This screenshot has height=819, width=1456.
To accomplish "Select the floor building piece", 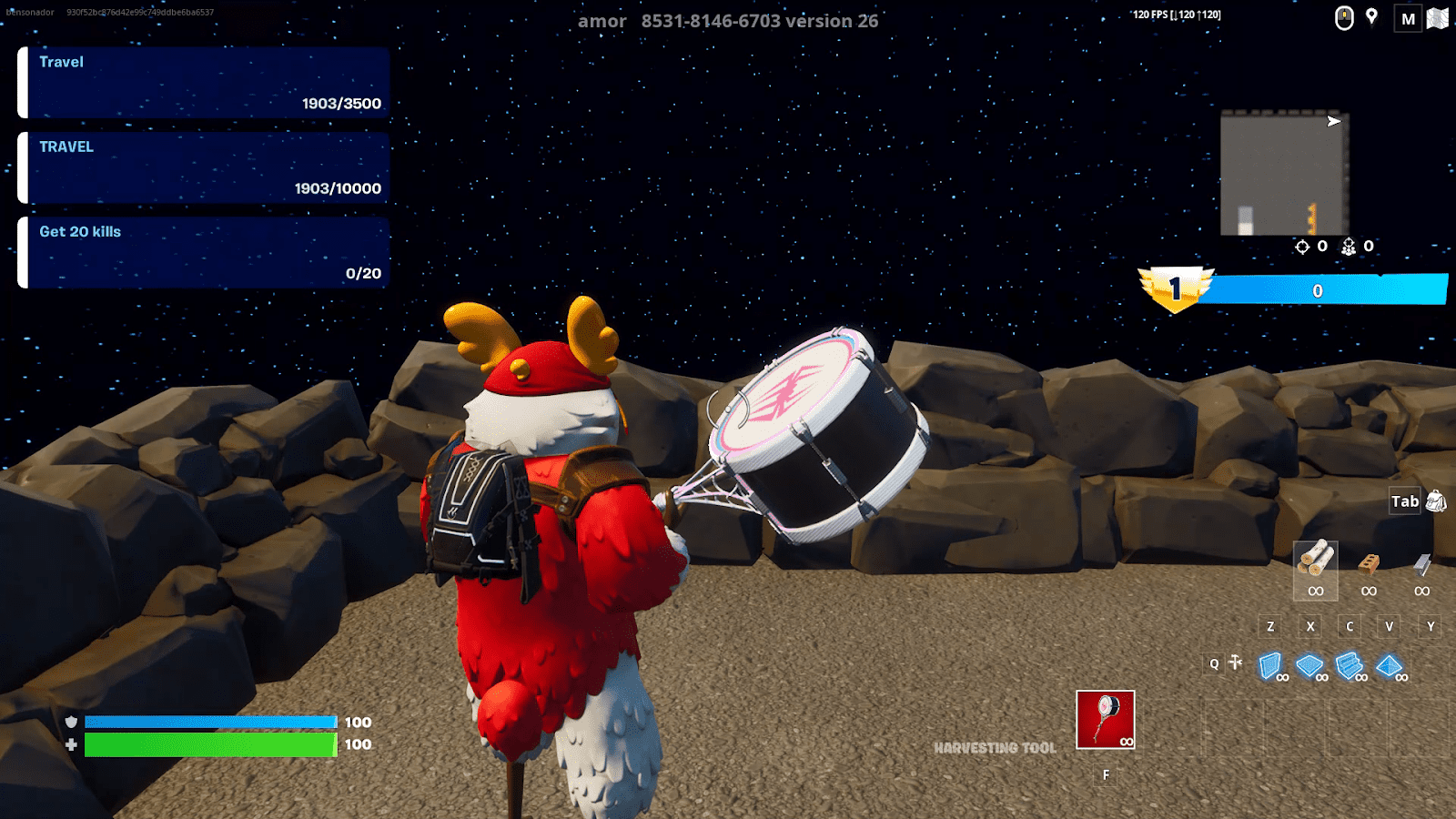I will click(x=1309, y=666).
